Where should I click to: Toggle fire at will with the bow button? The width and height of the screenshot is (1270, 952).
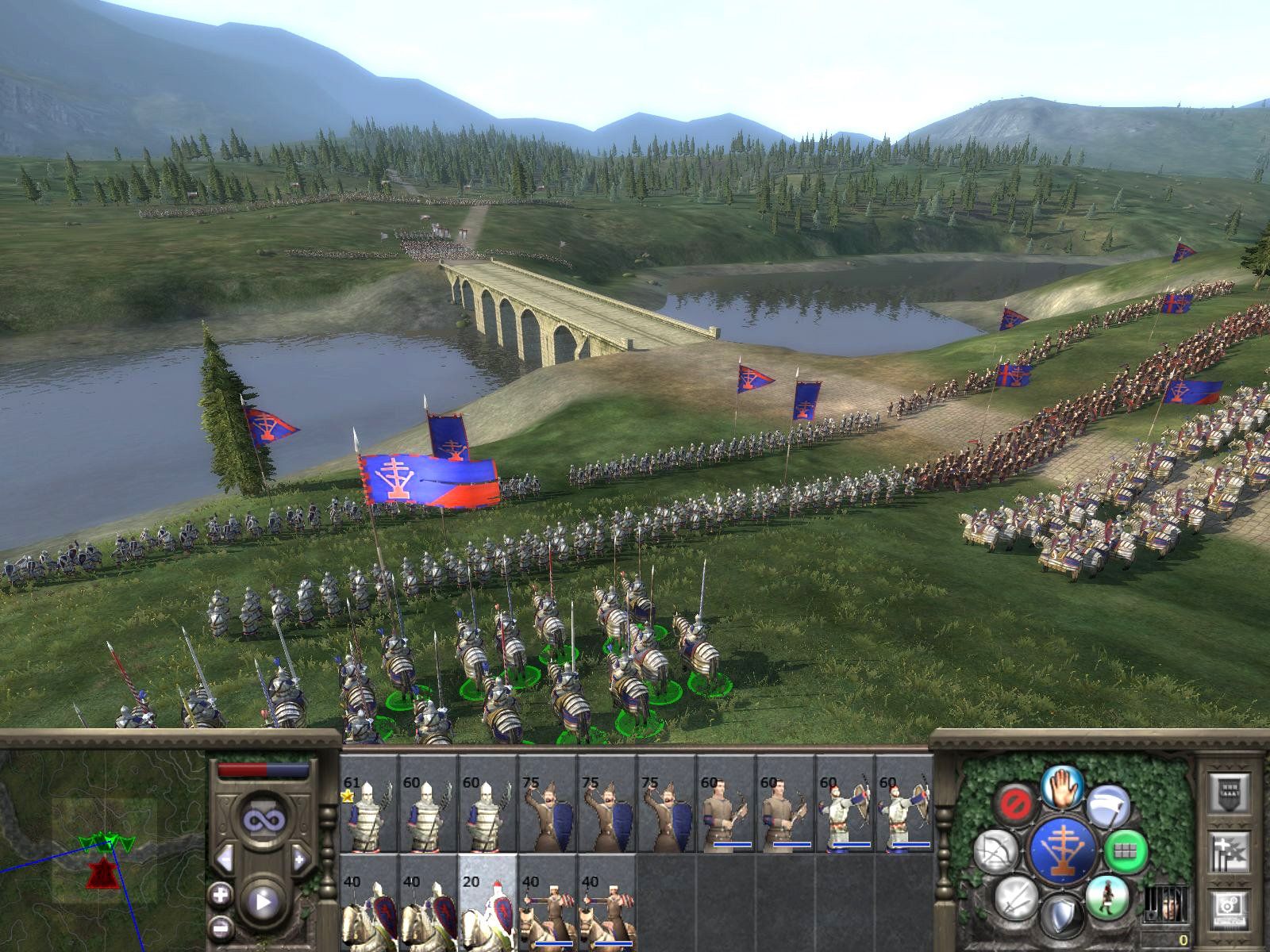coord(995,851)
